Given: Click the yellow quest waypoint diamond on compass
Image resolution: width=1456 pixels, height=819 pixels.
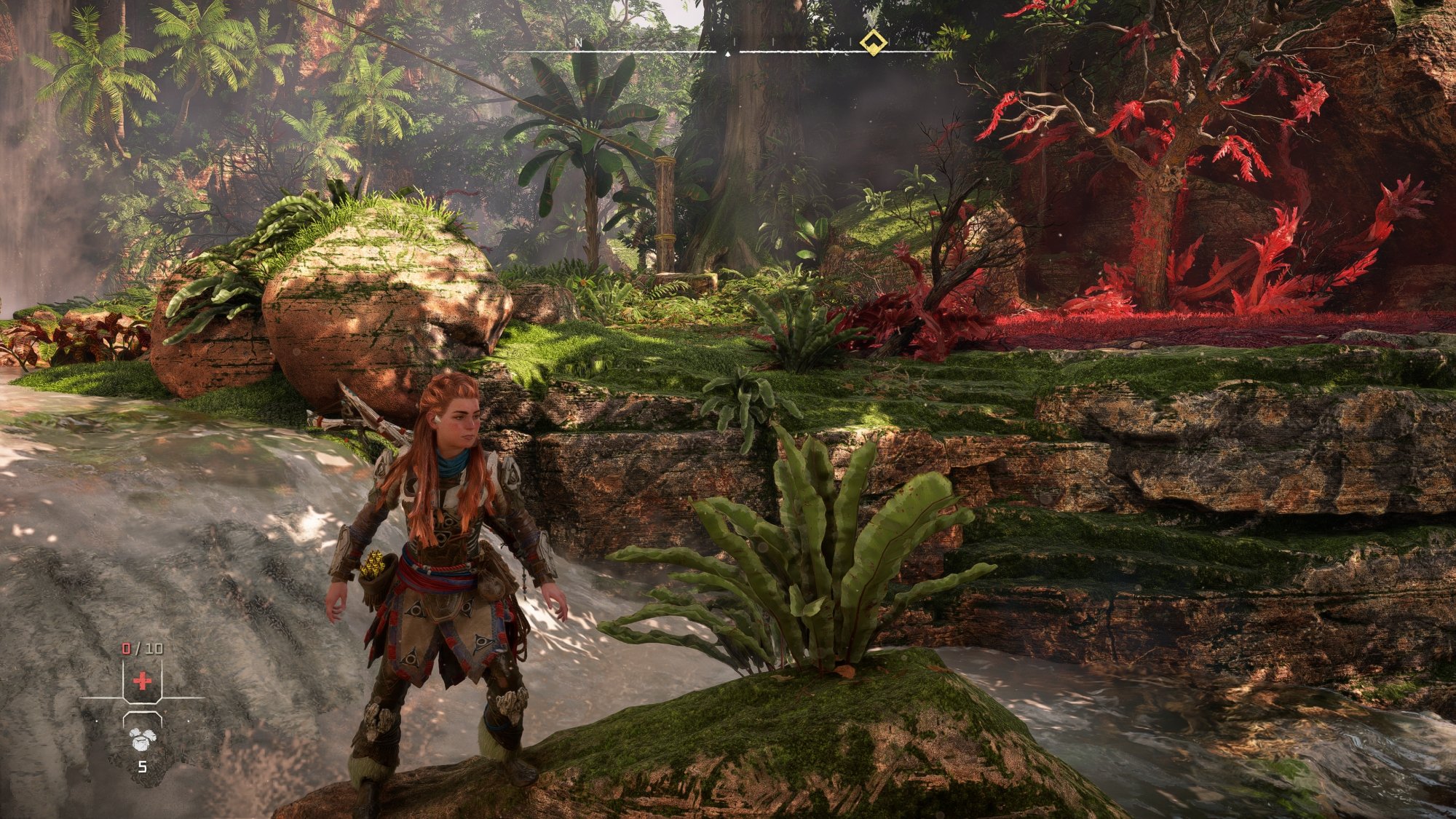Looking at the screenshot, I should (874, 42).
